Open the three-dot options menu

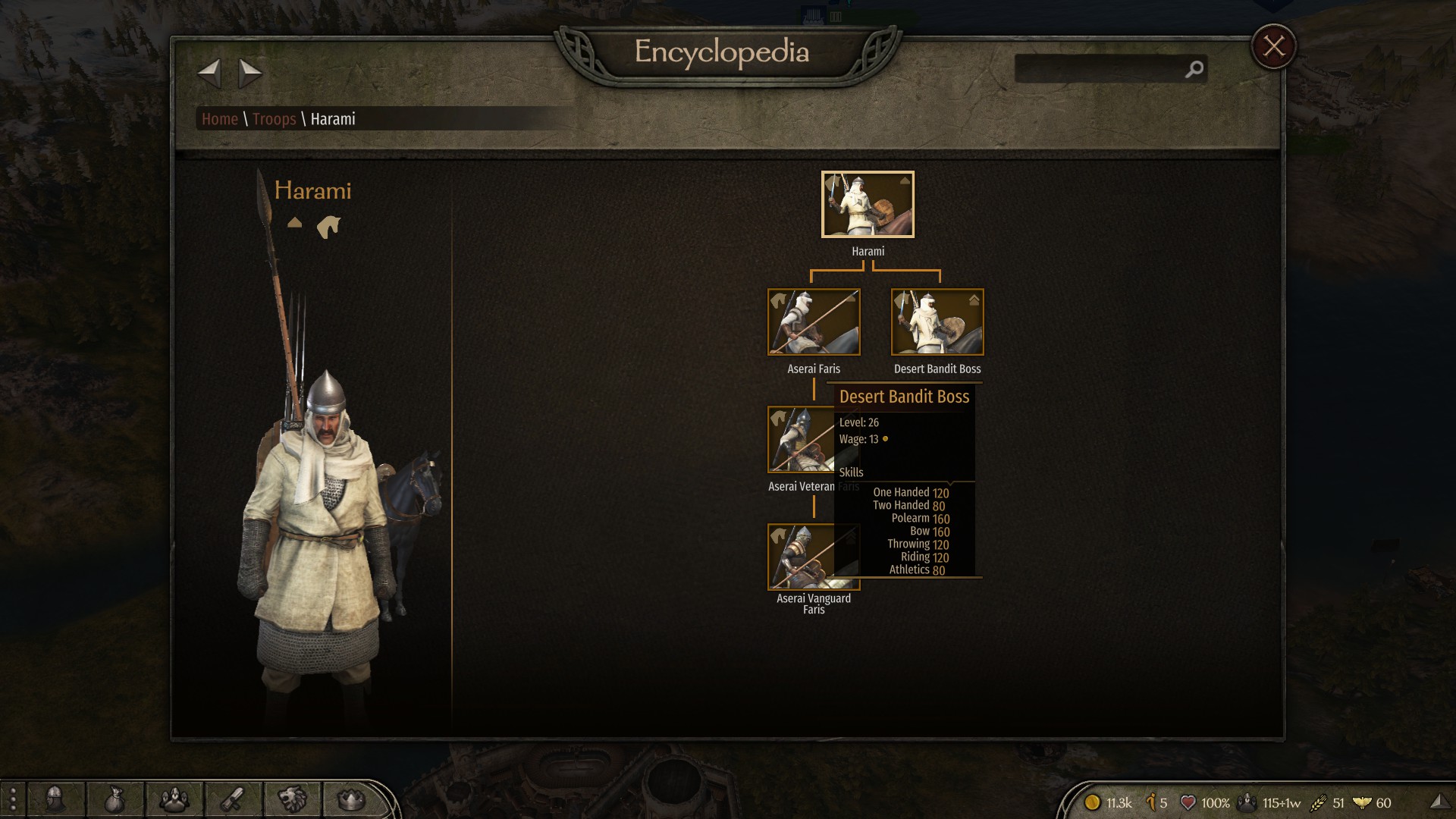coord(13,800)
